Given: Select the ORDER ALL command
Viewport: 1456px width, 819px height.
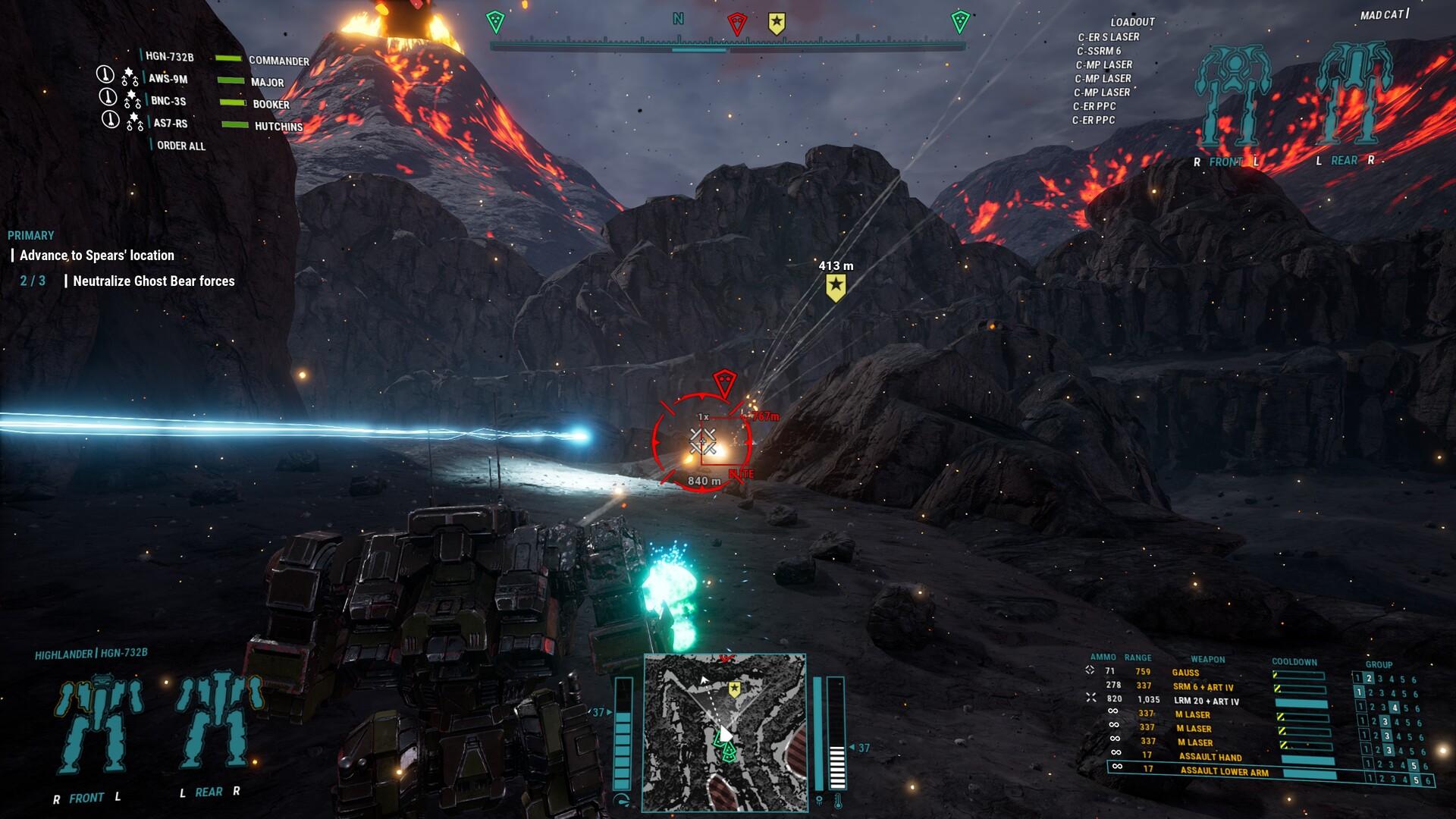Looking at the screenshot, I should [x=180, y=146].
